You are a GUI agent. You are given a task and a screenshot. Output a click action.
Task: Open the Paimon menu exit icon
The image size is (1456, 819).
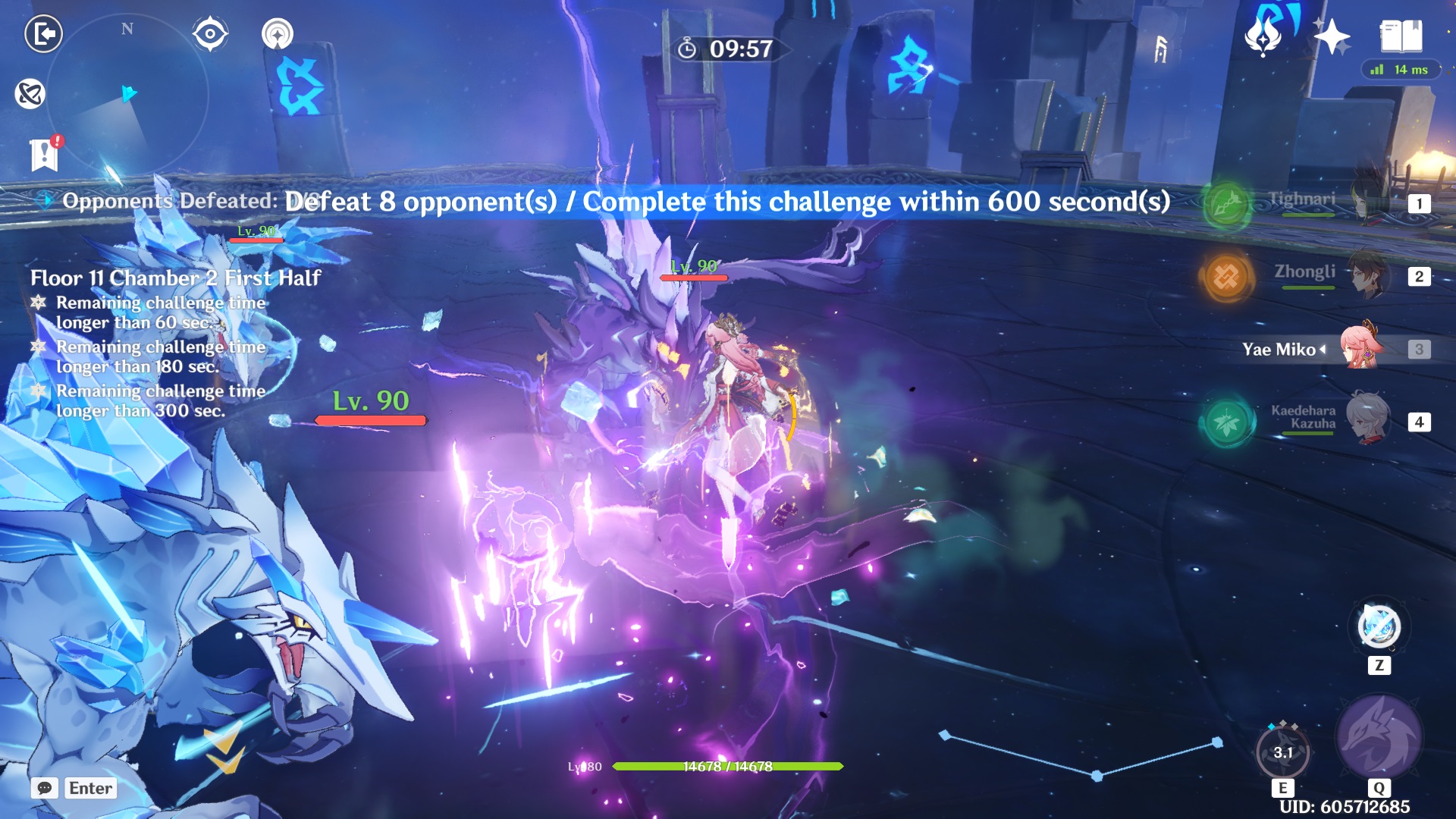(x=43, y=32)
